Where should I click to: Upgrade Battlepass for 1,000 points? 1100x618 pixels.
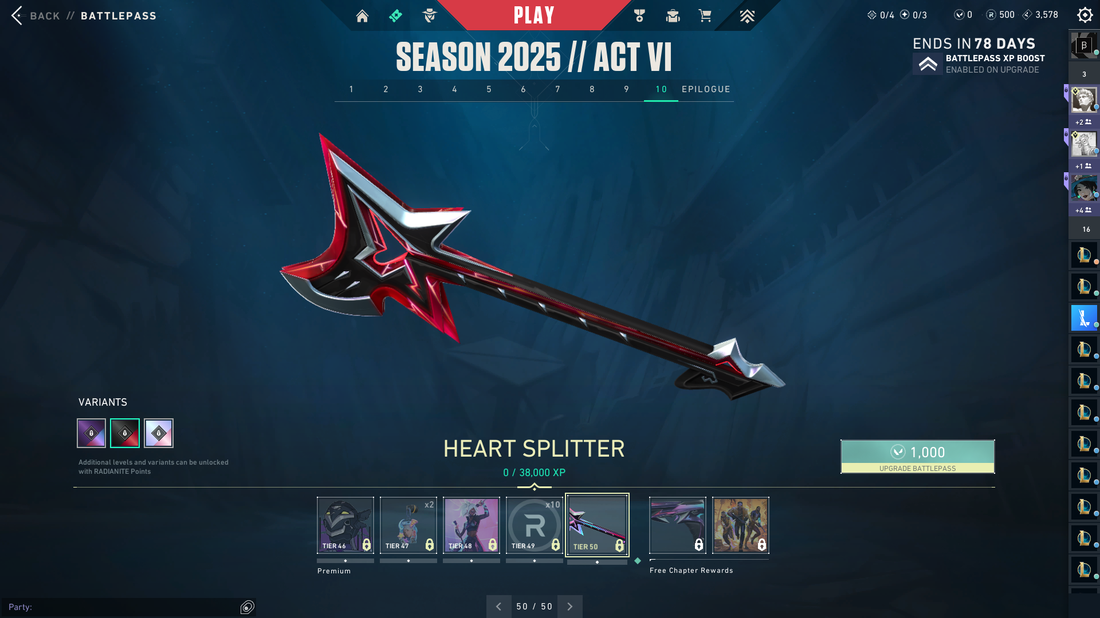coord(917,456)
